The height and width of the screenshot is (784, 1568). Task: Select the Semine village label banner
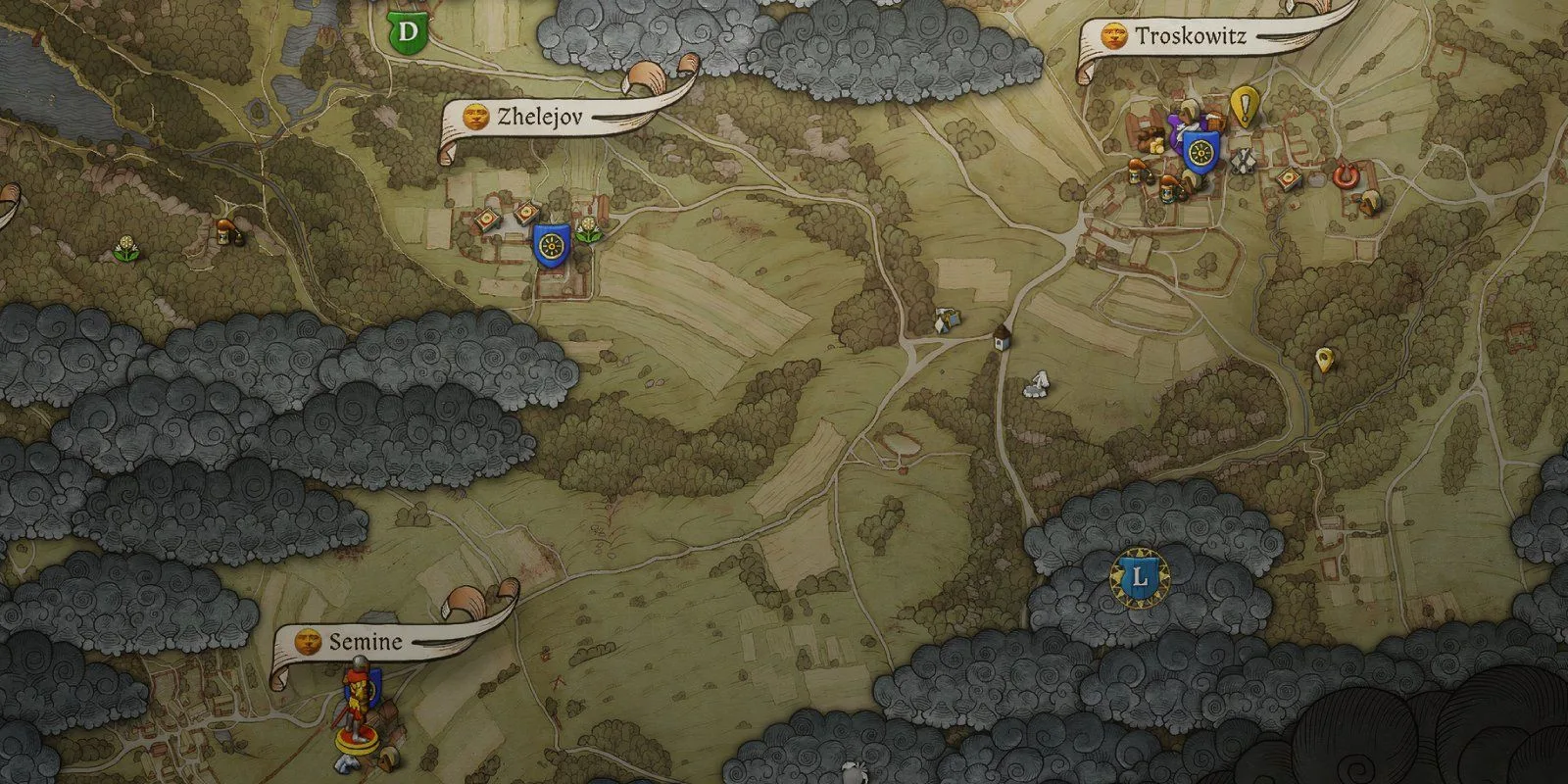click(365, 642)
